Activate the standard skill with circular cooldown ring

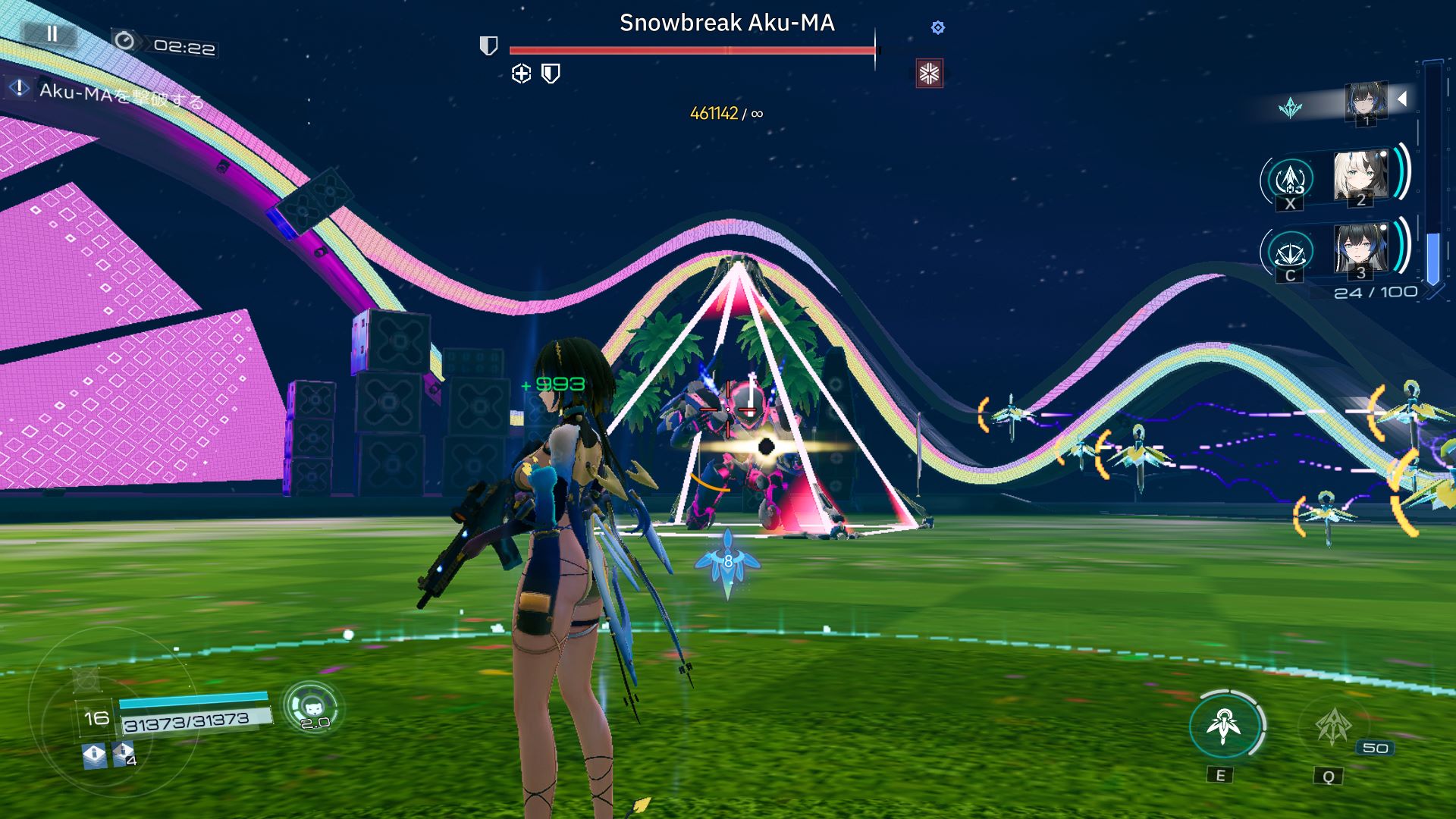click(1224, 726)
